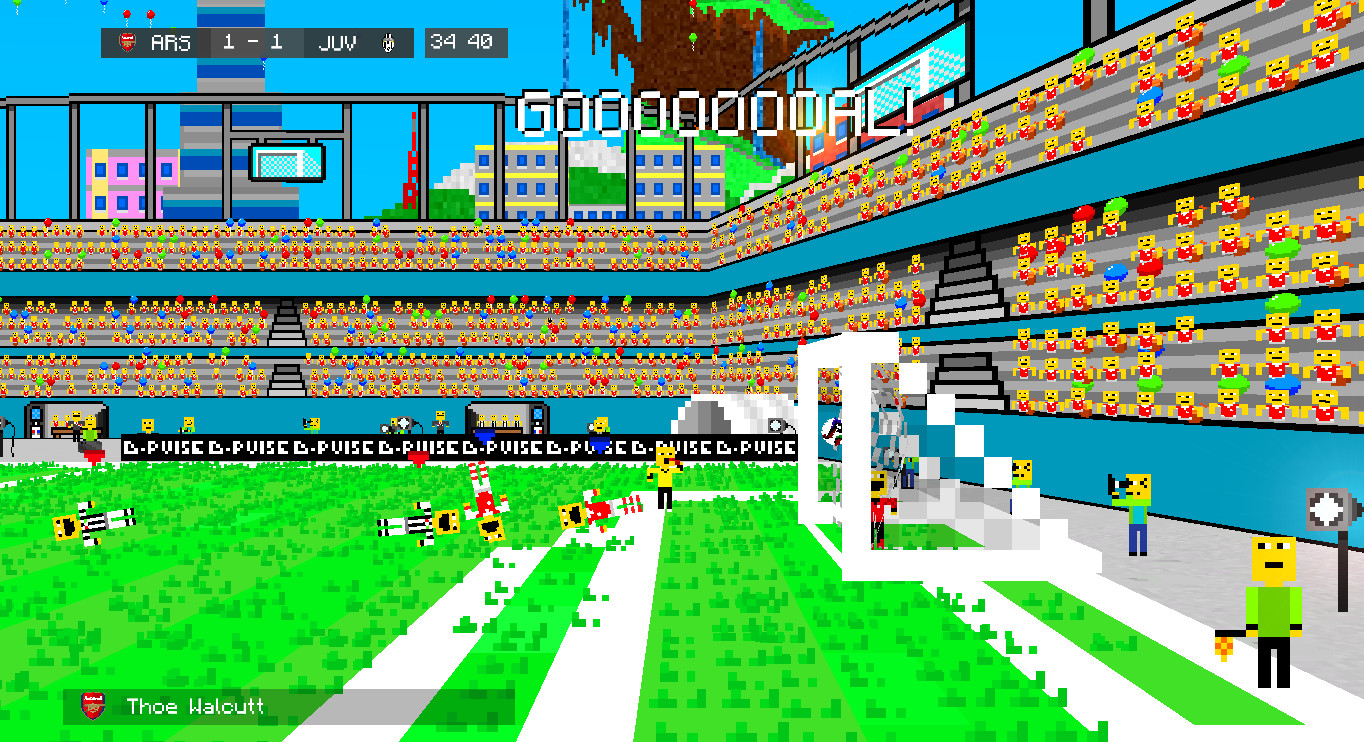Screen dimensions: 1364x742
Task: Click the Arsenal crest on the scoreboard
Action: 132,43
